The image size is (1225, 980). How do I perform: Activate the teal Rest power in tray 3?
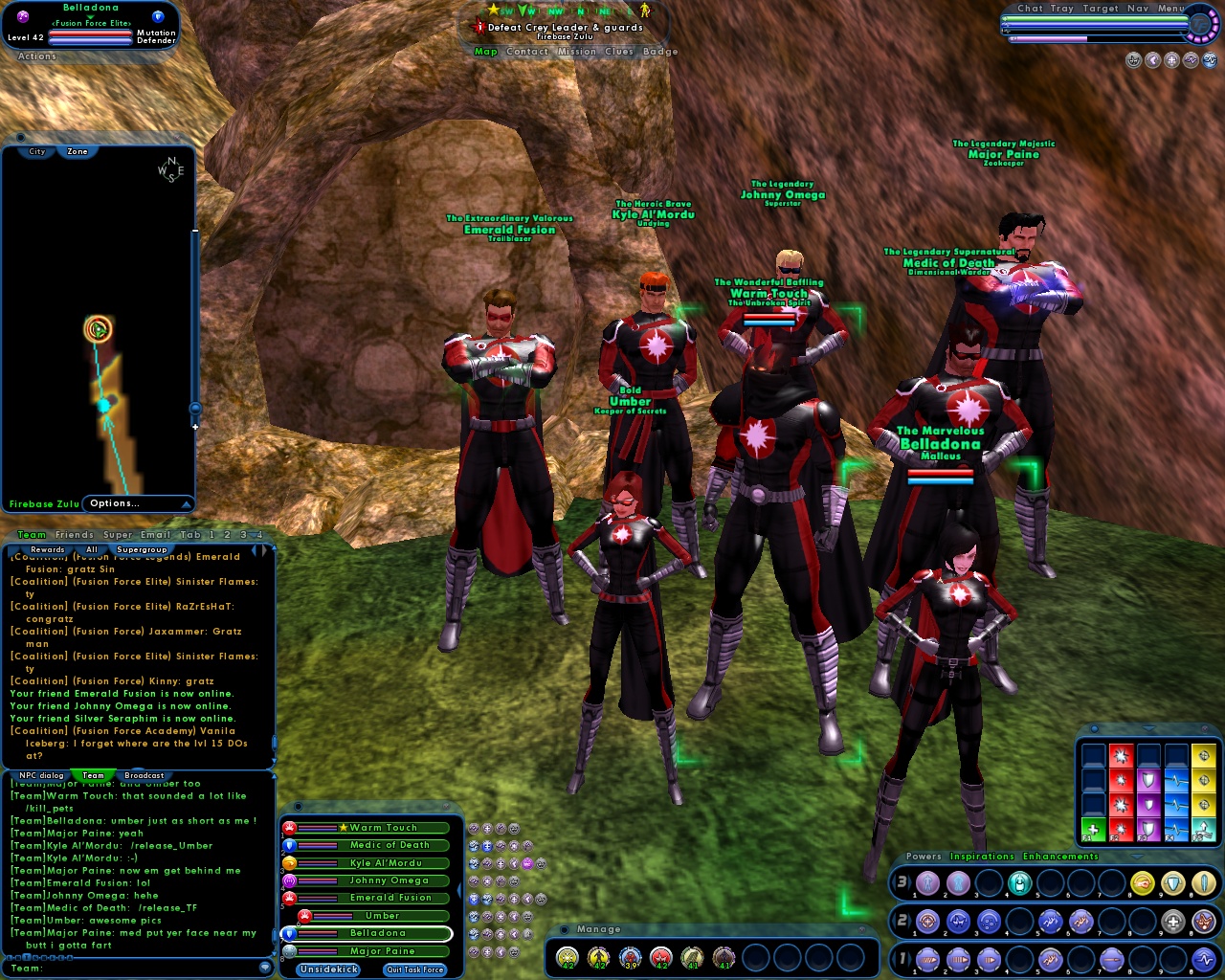[1019, 882]
